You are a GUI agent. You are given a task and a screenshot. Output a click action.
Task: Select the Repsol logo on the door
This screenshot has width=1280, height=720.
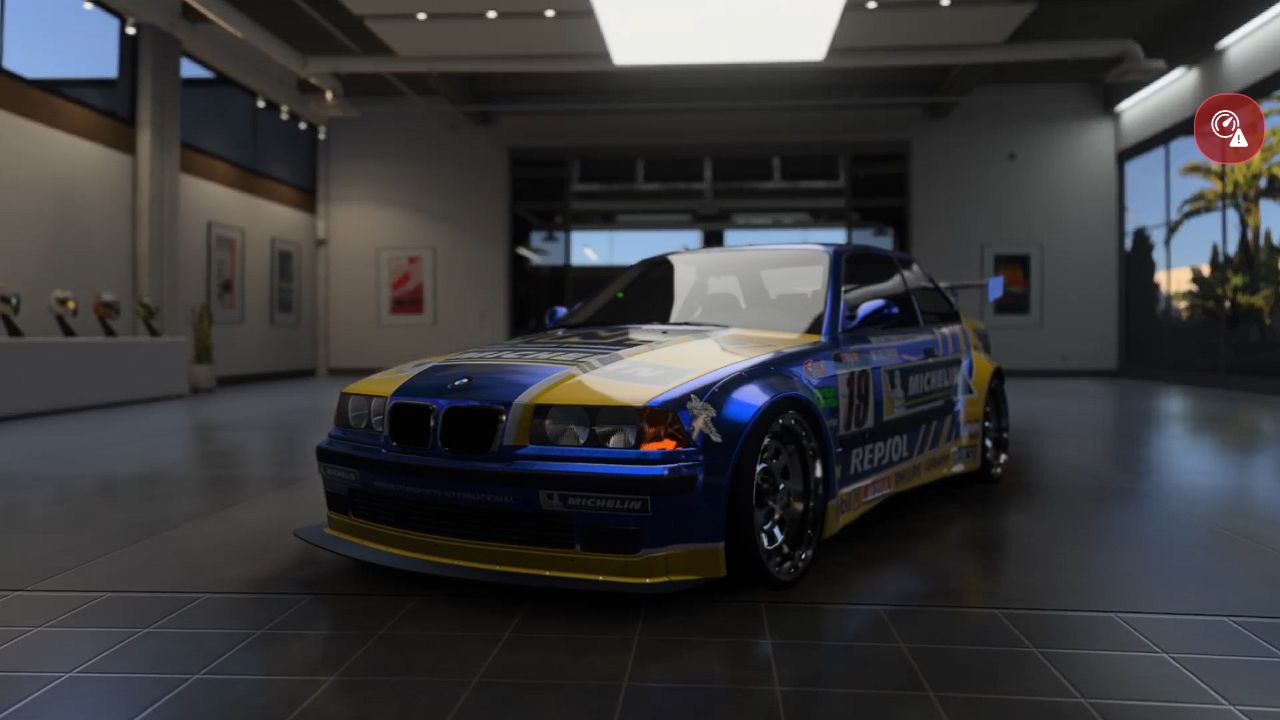[881, 450]
